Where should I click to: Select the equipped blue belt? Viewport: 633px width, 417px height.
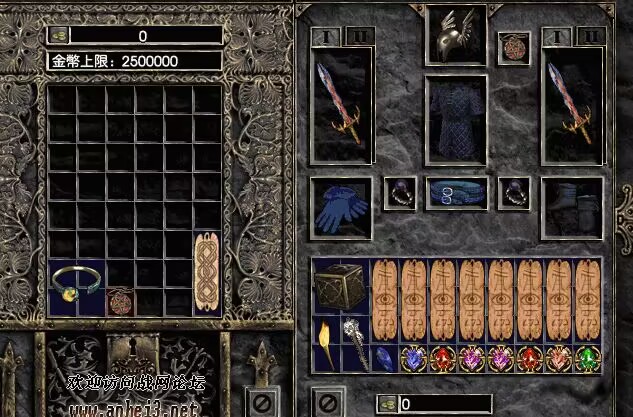tap(455, 194)
